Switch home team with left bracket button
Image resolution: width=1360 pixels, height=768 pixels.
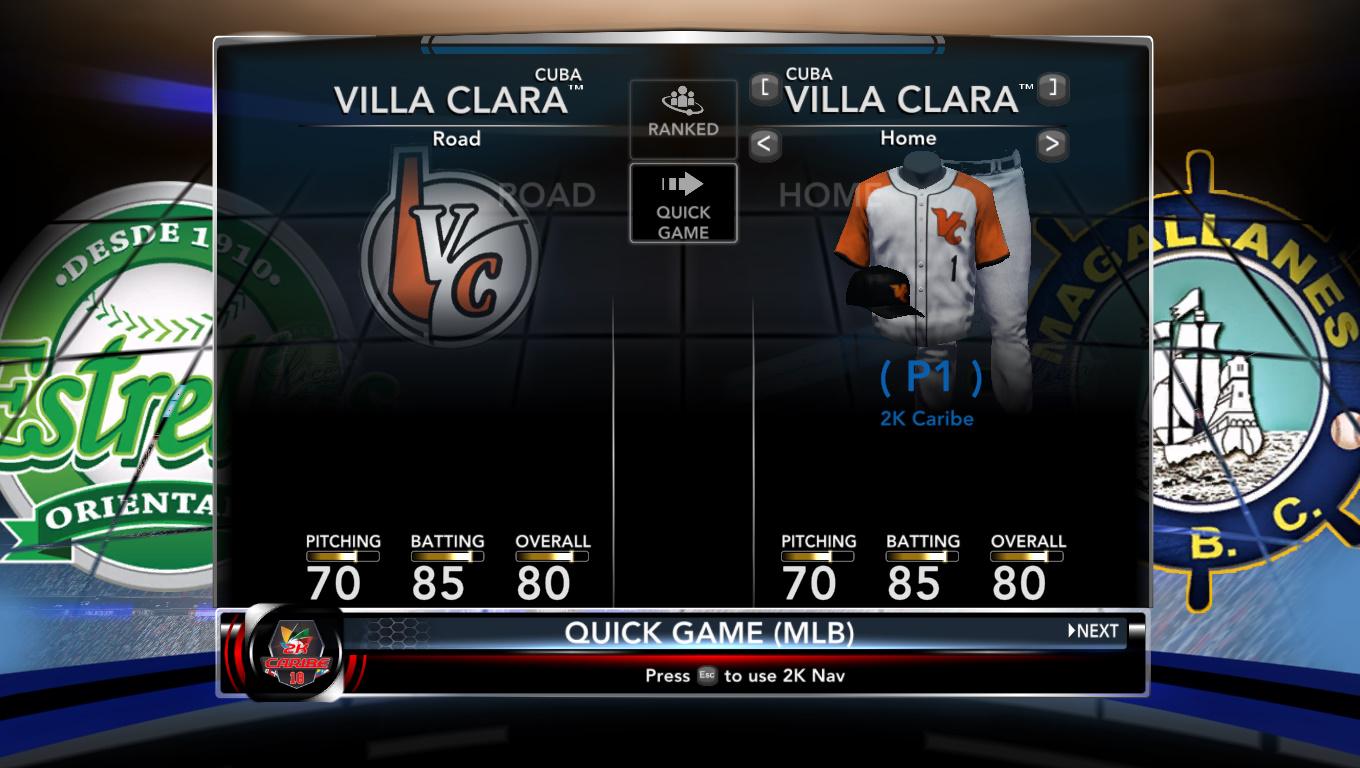pos(764,88)
